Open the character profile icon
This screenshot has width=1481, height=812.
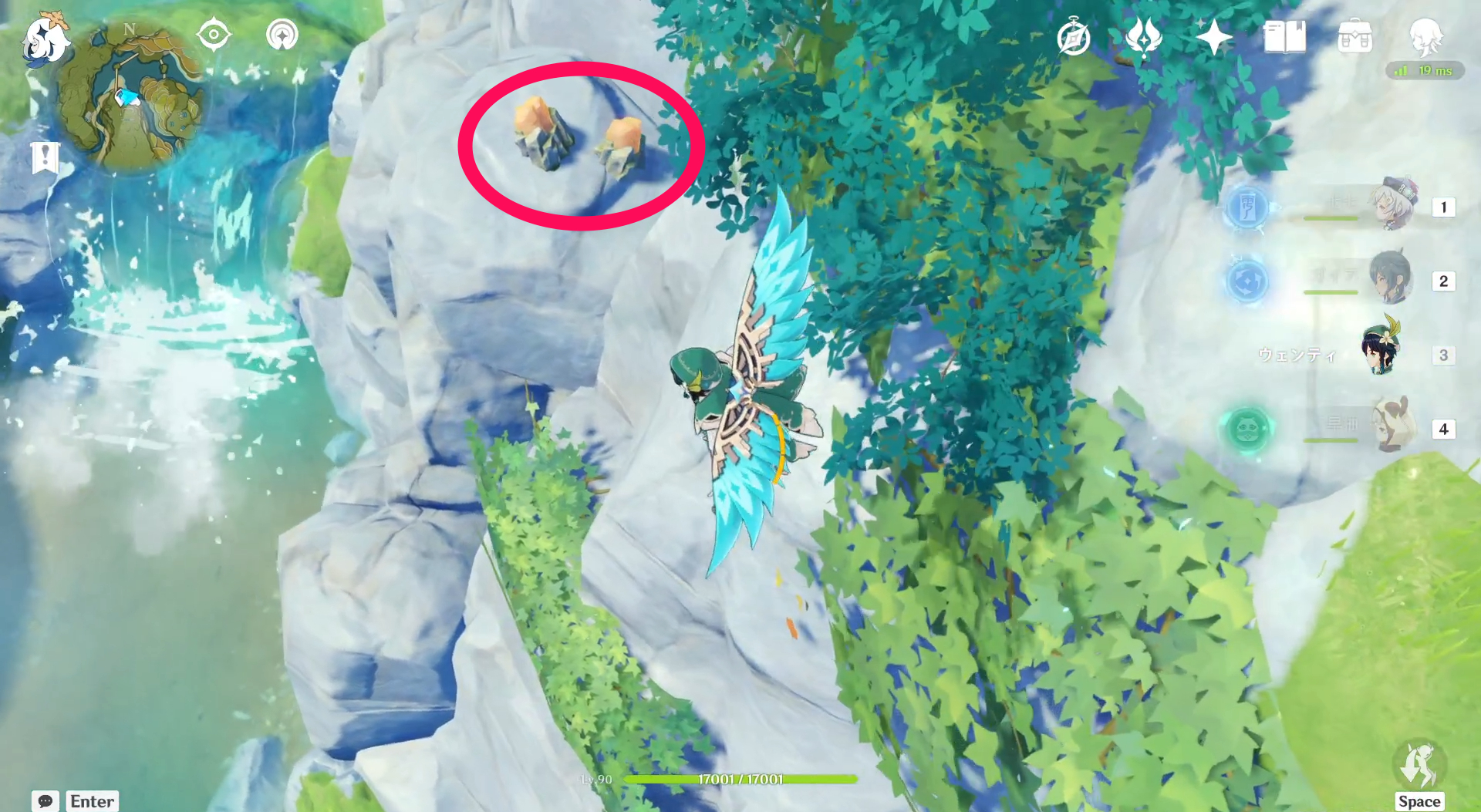point(1425,35)
